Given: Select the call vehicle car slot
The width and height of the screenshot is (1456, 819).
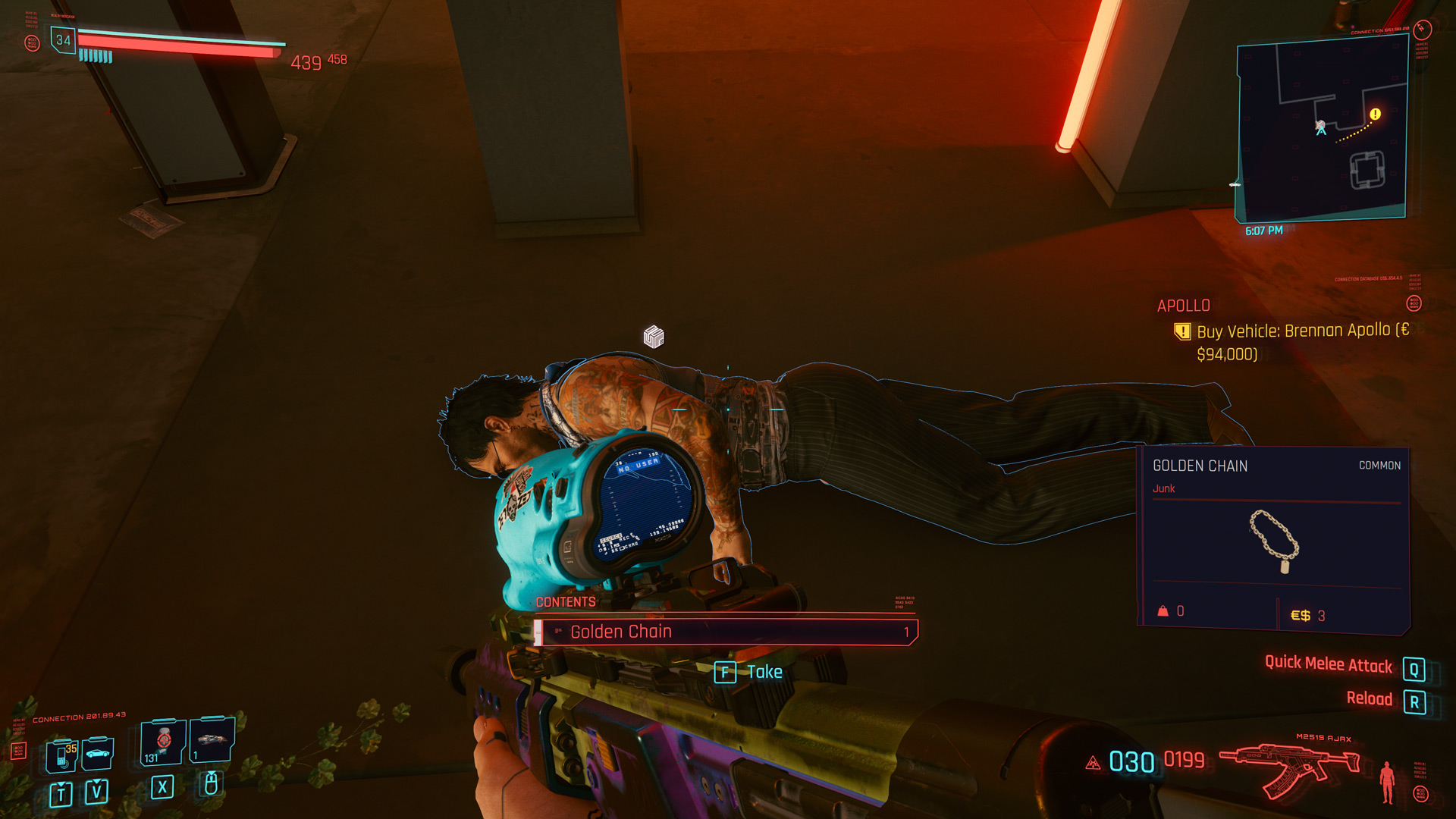Looking at the screenshot, I should click(x=98, y=752).
